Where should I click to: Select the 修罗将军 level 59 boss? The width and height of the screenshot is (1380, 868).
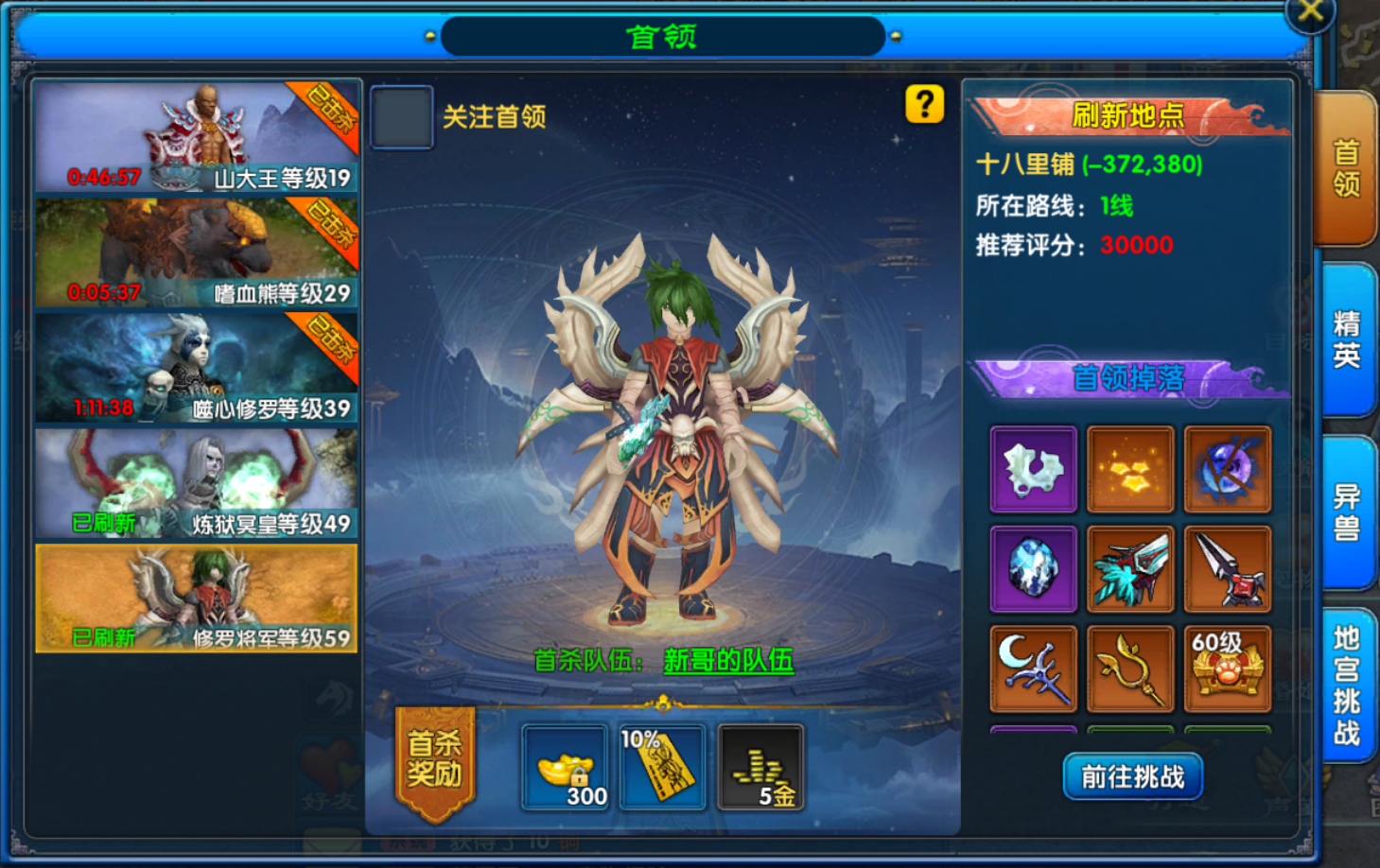(197, 598)
